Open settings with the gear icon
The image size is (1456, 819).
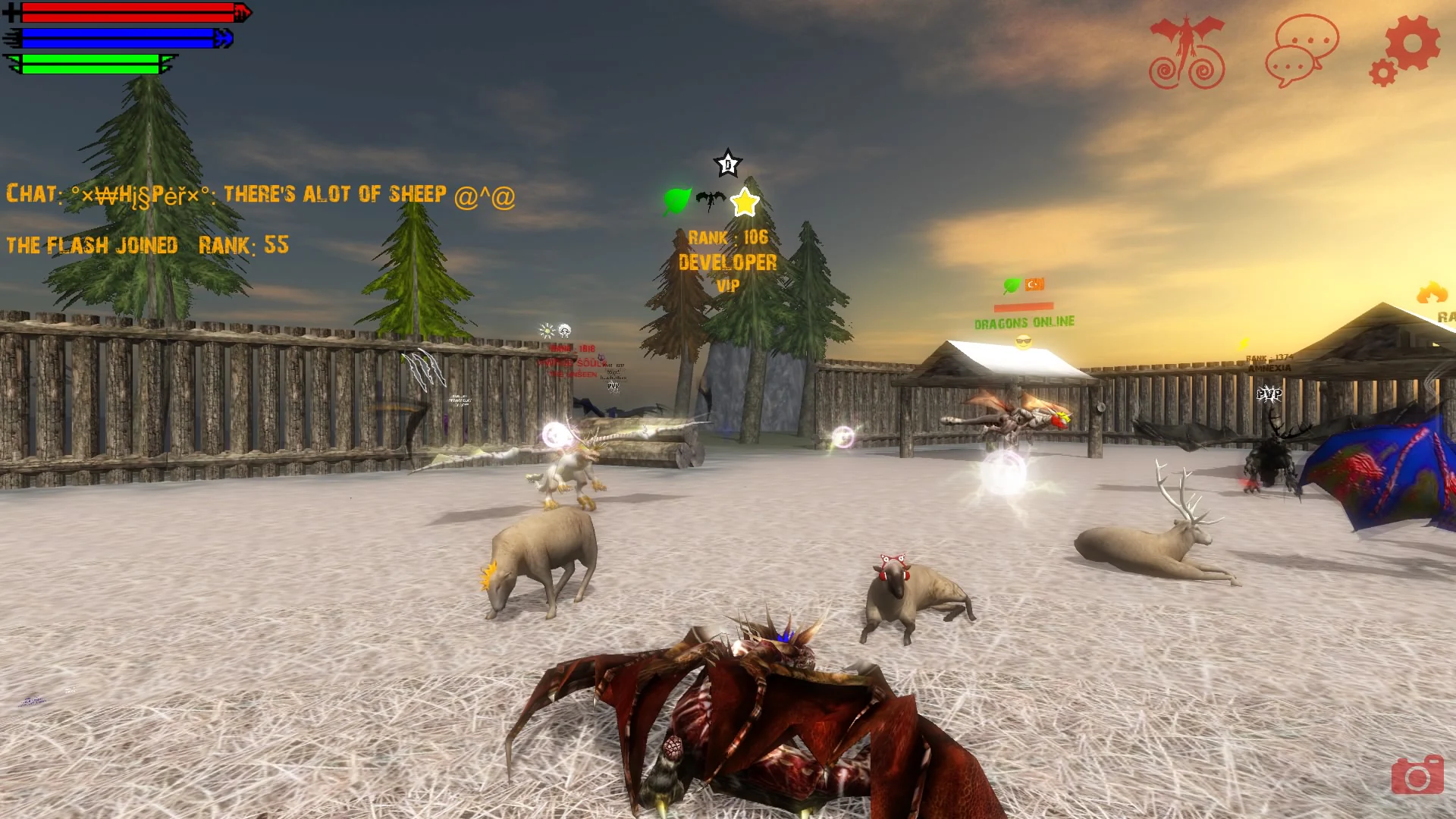pos(1405,50)
